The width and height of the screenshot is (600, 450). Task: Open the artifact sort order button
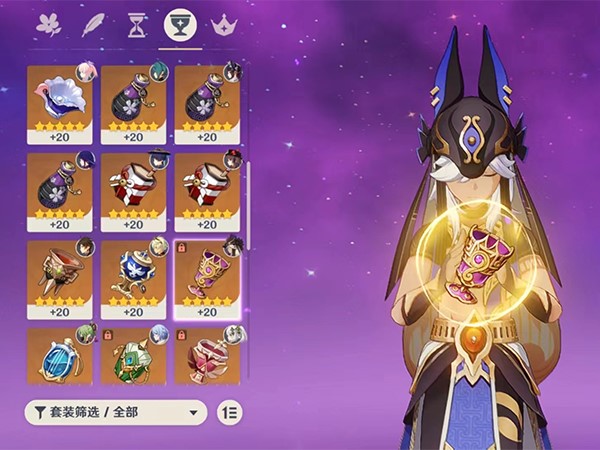click(229, 412)
